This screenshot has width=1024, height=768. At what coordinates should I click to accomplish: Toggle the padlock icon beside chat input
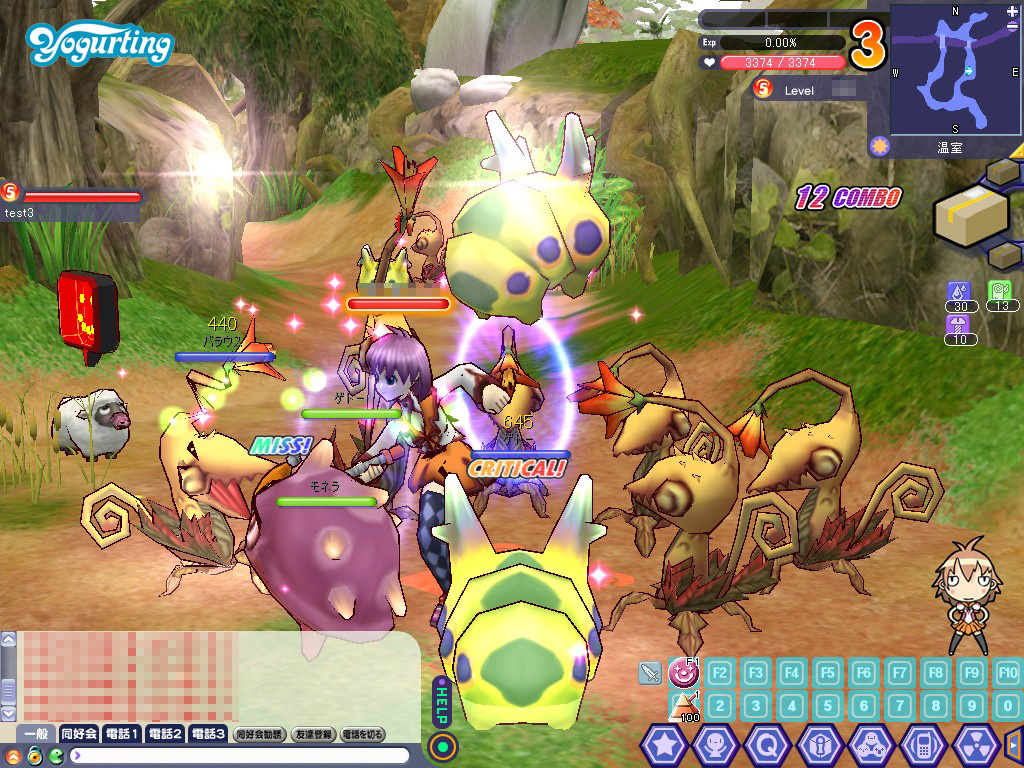(x=35, y=755)
